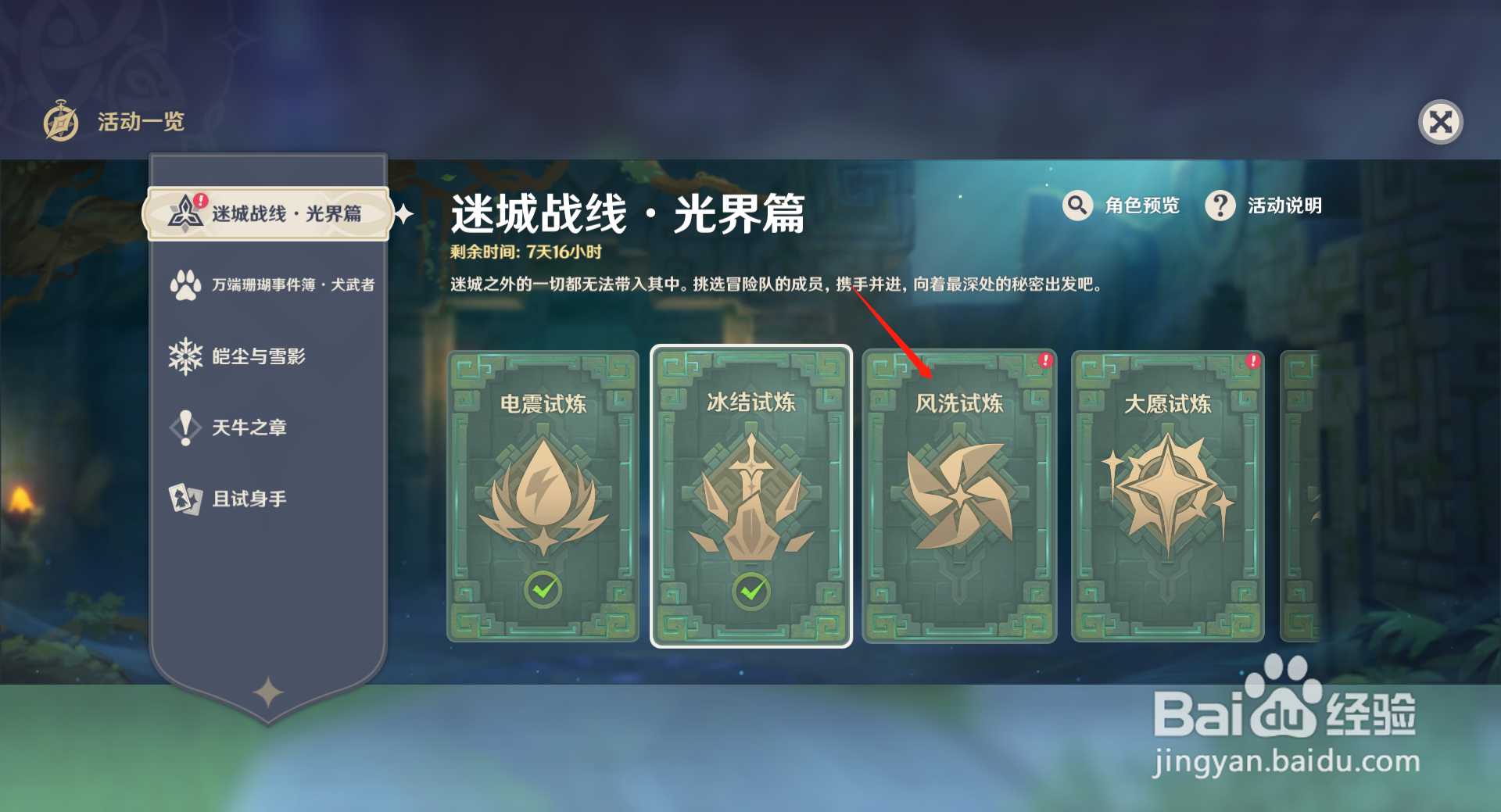
Task: Click the pocket watch icon beside 活动一览
Action: click(61, 121)
